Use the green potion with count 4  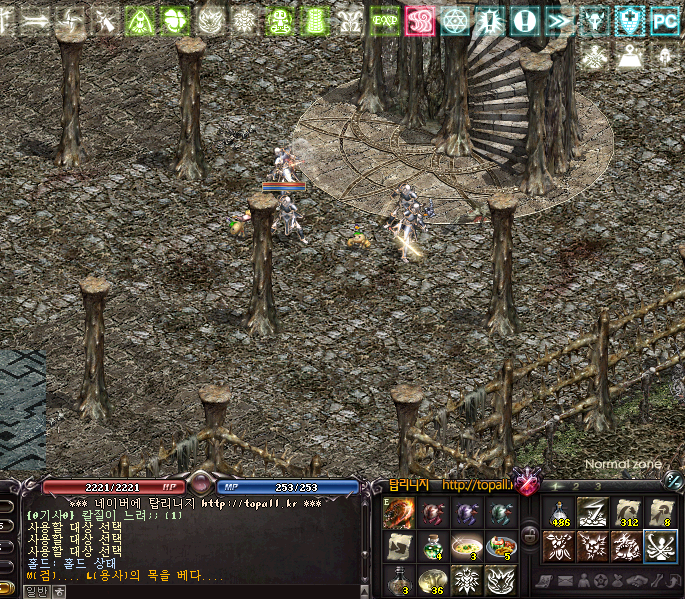coord(432,547)
